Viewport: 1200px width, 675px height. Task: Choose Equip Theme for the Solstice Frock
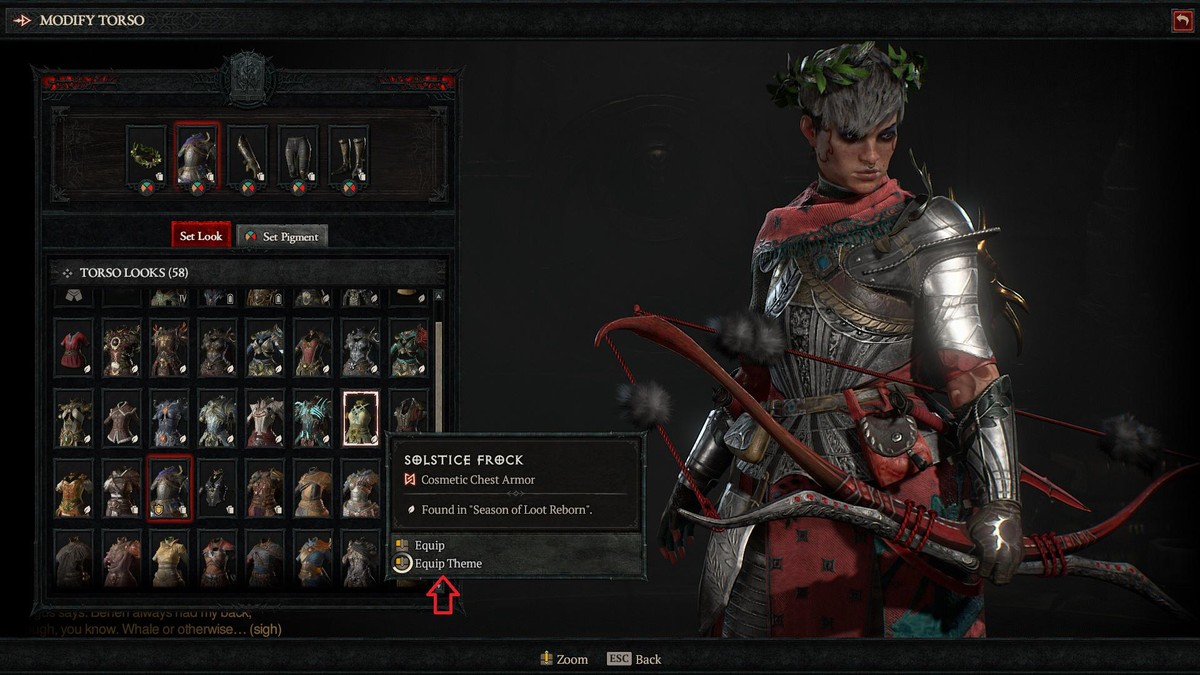[x=447, y=563]
